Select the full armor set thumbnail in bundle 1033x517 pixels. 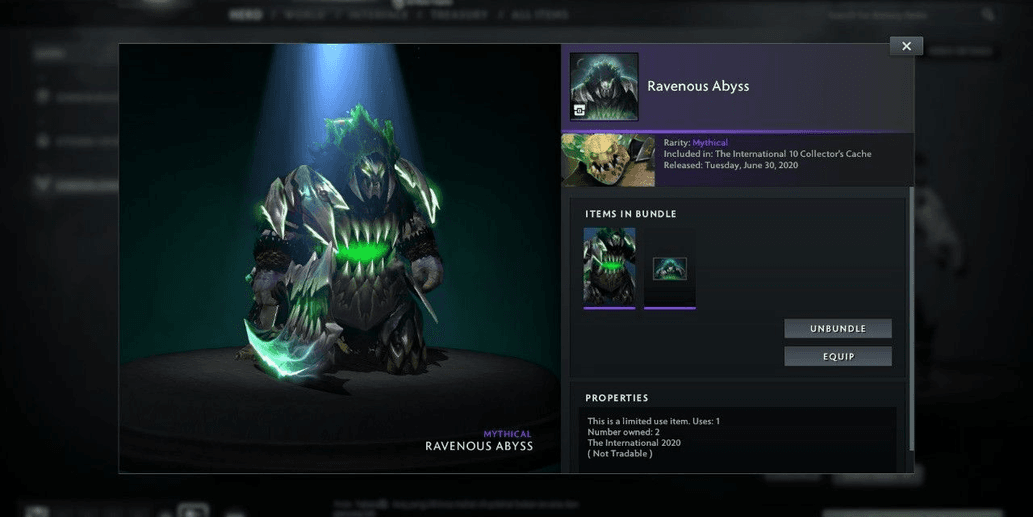pyautogui.click(x=609, y=266)
